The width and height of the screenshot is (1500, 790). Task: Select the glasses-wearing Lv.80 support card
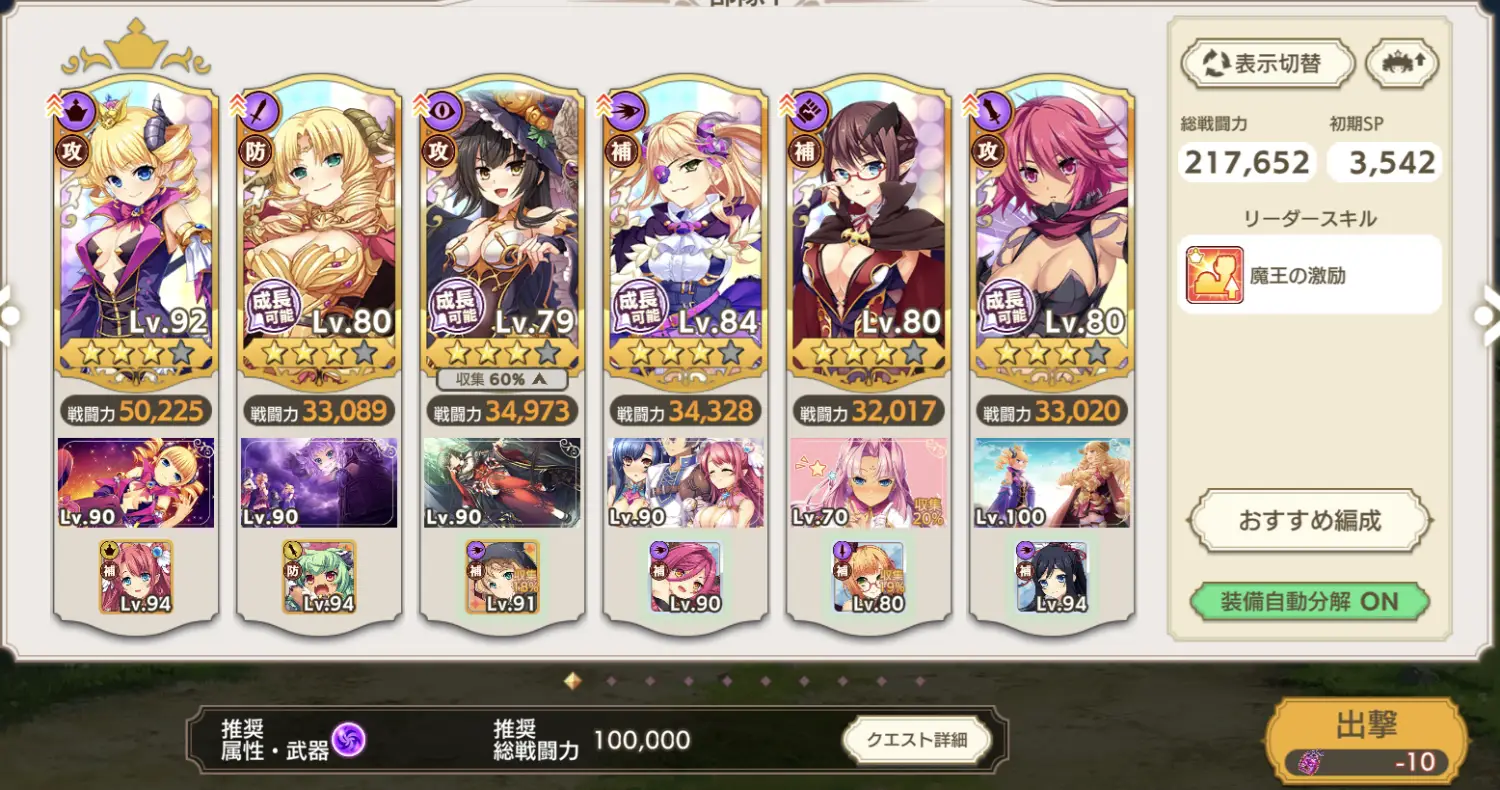(x=869, y=230)
